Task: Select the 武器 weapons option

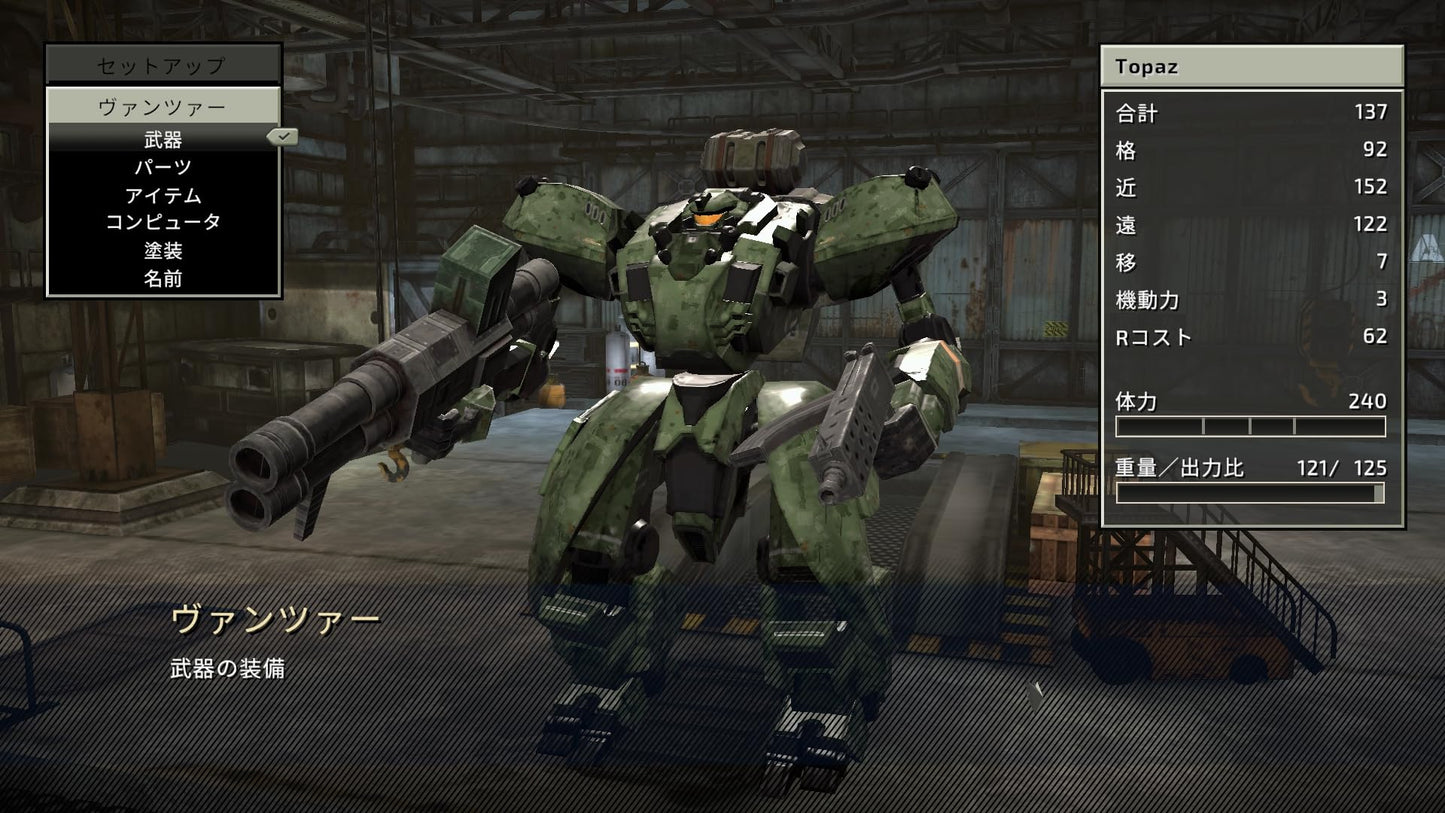Action: (163, 140)
